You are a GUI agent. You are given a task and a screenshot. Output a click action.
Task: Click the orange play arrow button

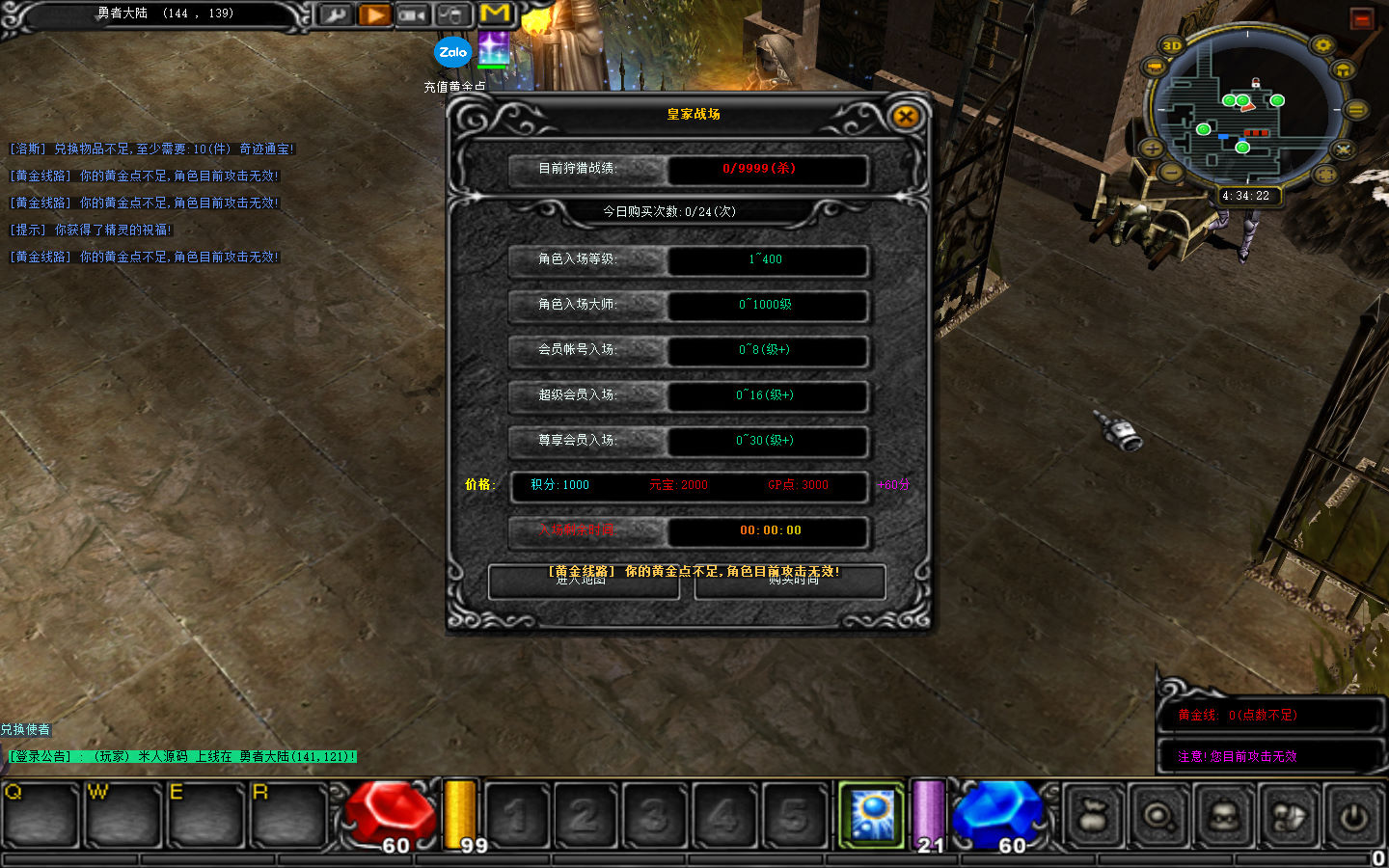pyautogui.click(x=374, y=14)
